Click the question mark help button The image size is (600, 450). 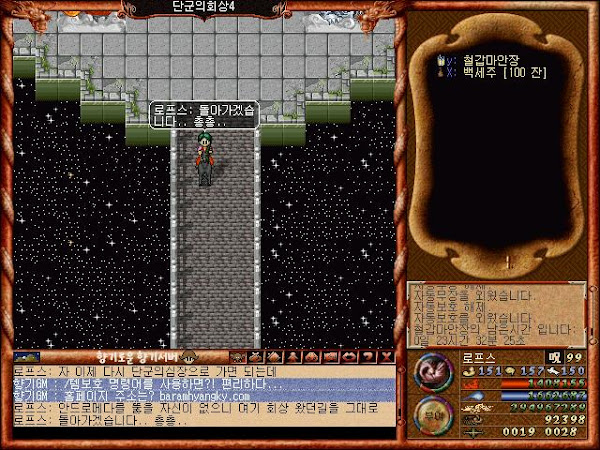369,356
